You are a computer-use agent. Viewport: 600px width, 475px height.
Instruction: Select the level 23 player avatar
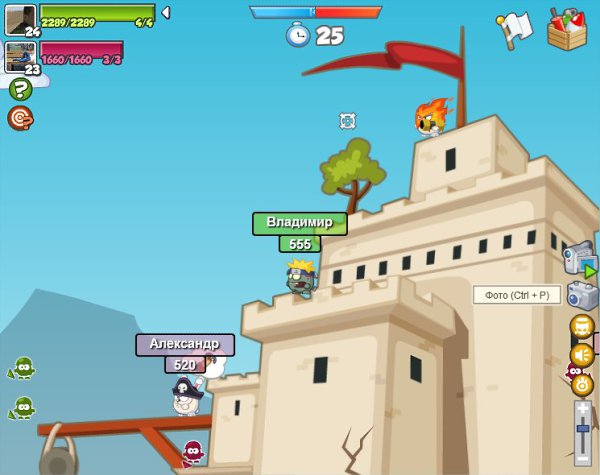point(20,56)
